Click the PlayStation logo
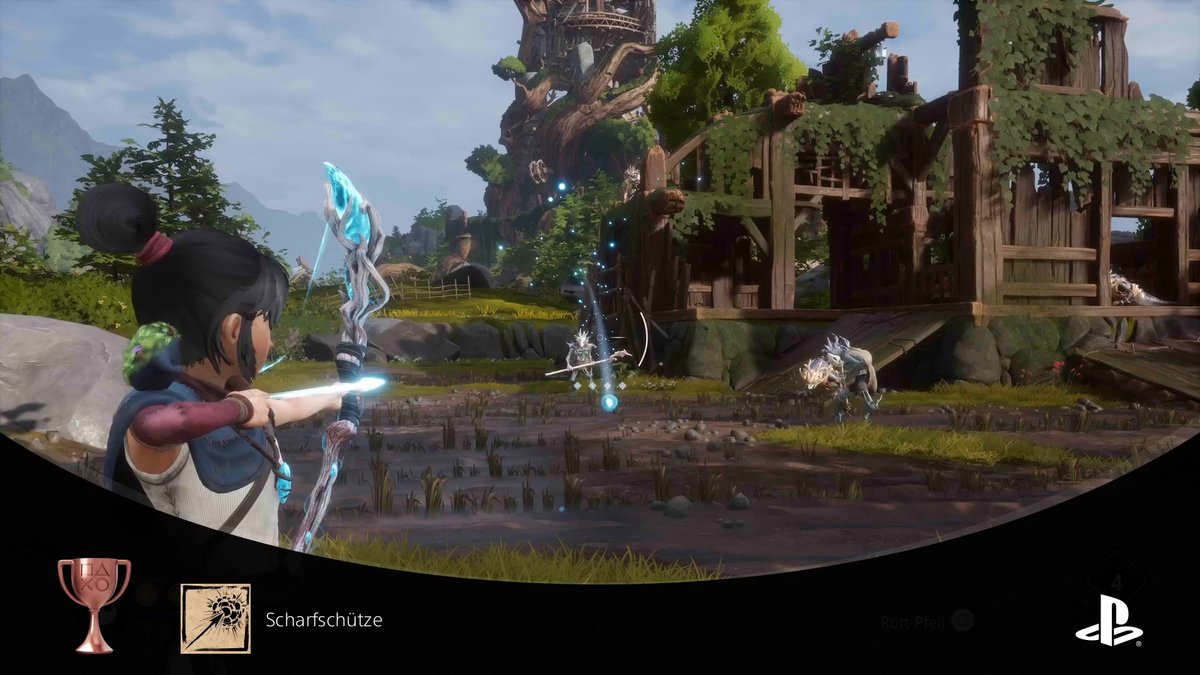The width and height of the screenshot is (1200, 675). pyautogui.click(x=1108, y=620)
